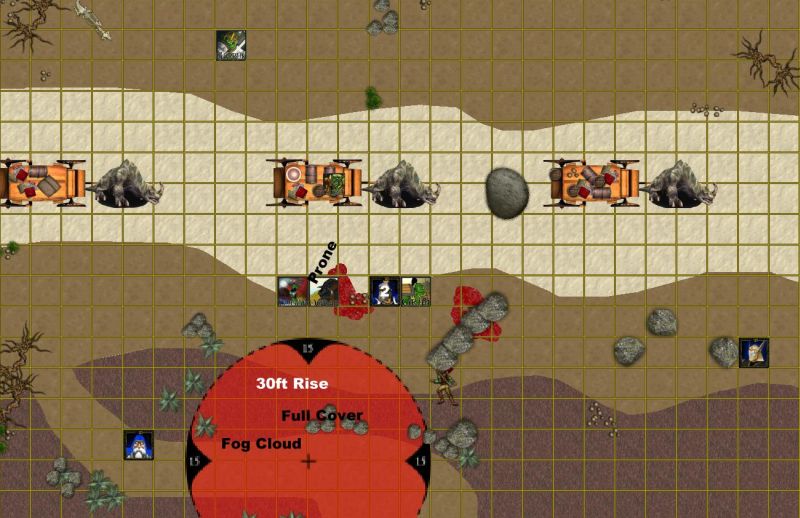Select the token marked with number 2

click(385, 291)
